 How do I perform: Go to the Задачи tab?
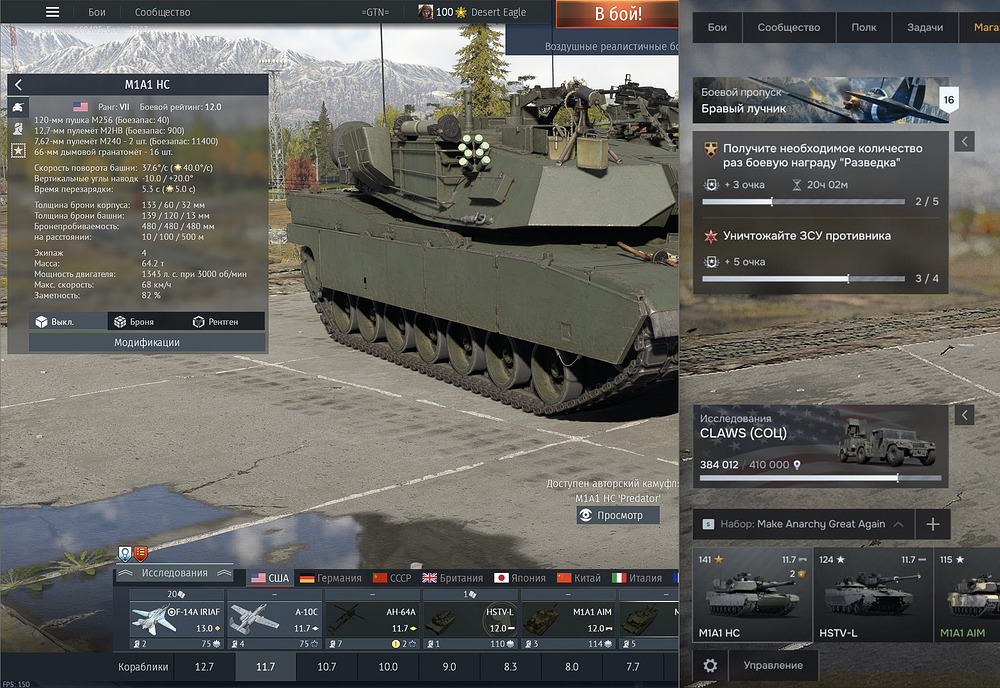[924, 27]
